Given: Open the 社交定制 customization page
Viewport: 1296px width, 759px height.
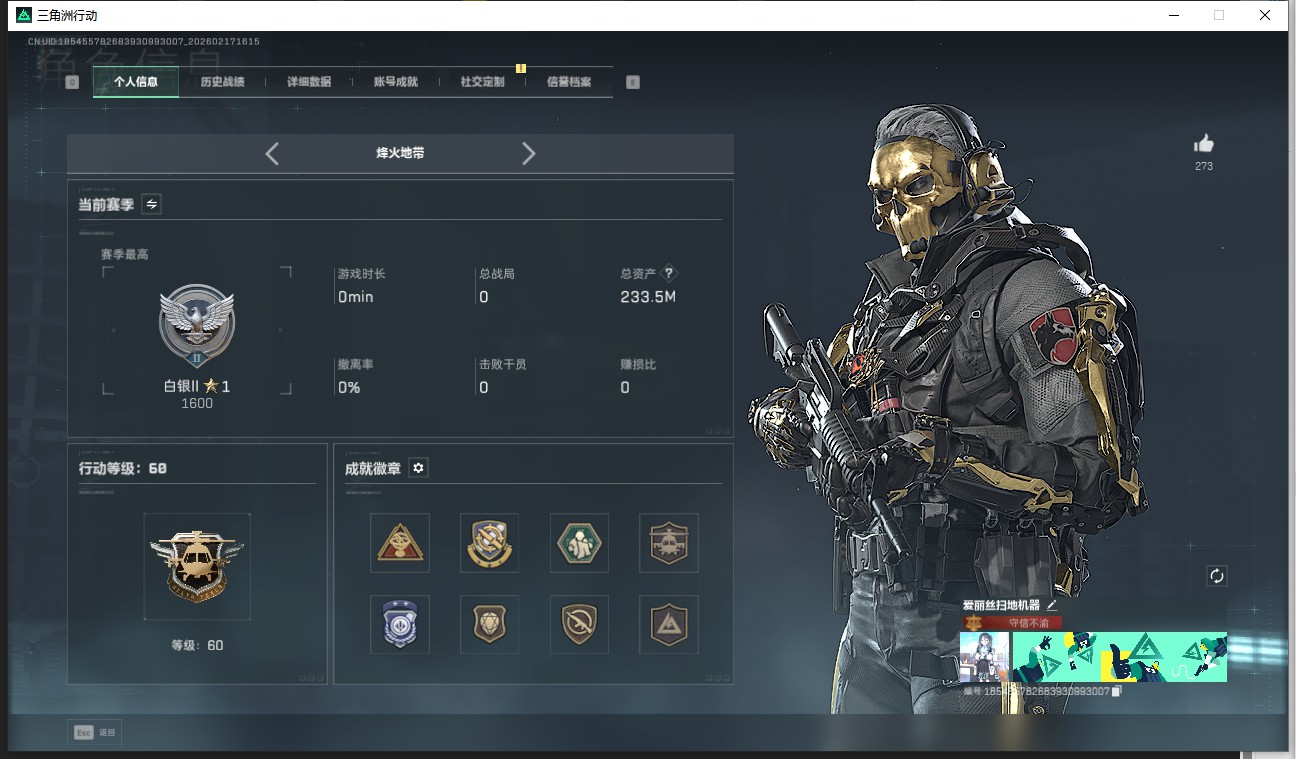Looking at the screenshot, I should [480, 81].
